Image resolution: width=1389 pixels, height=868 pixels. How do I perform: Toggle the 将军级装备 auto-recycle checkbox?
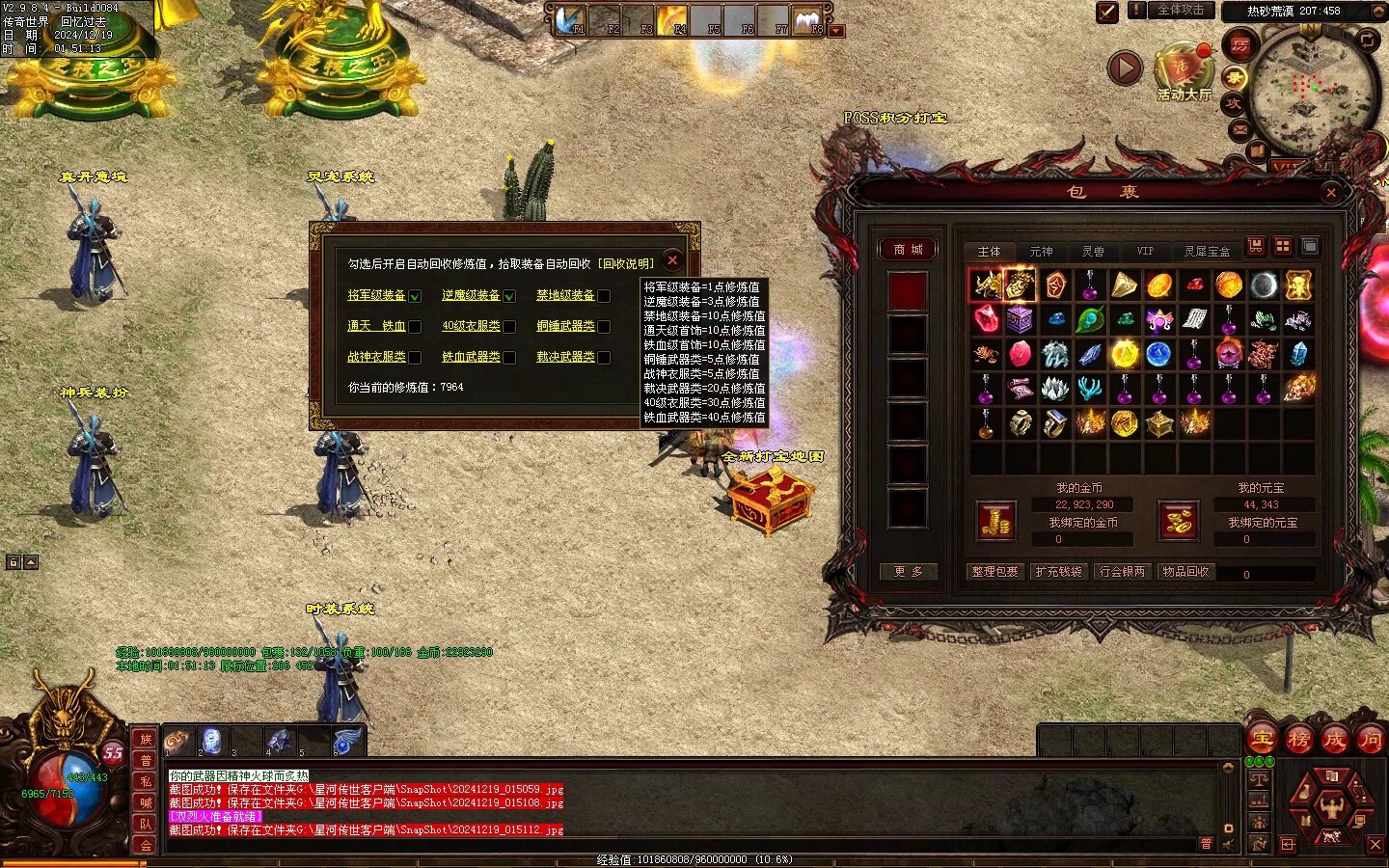[415, 296]
